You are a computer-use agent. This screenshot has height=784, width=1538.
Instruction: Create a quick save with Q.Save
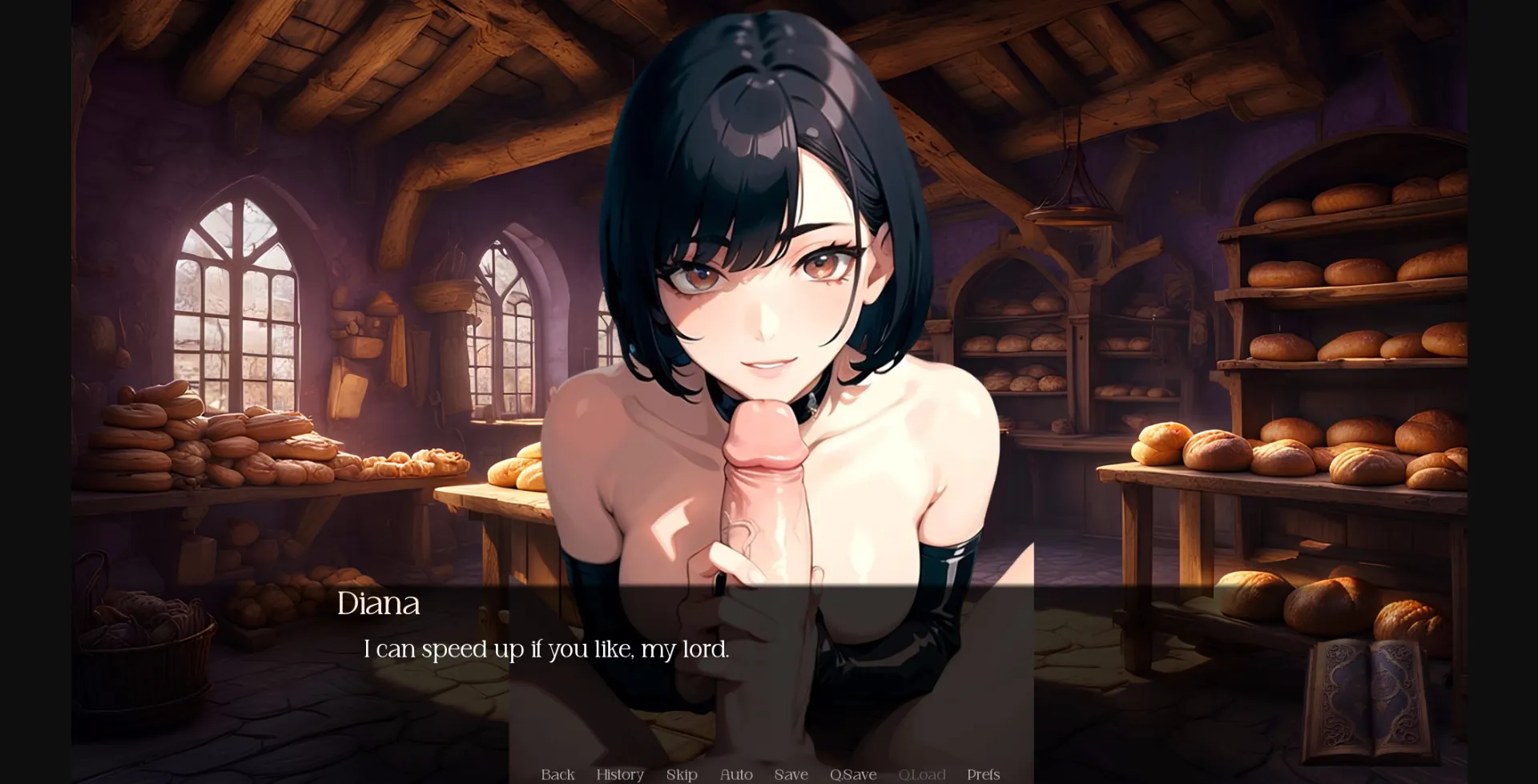click(854, 774)
